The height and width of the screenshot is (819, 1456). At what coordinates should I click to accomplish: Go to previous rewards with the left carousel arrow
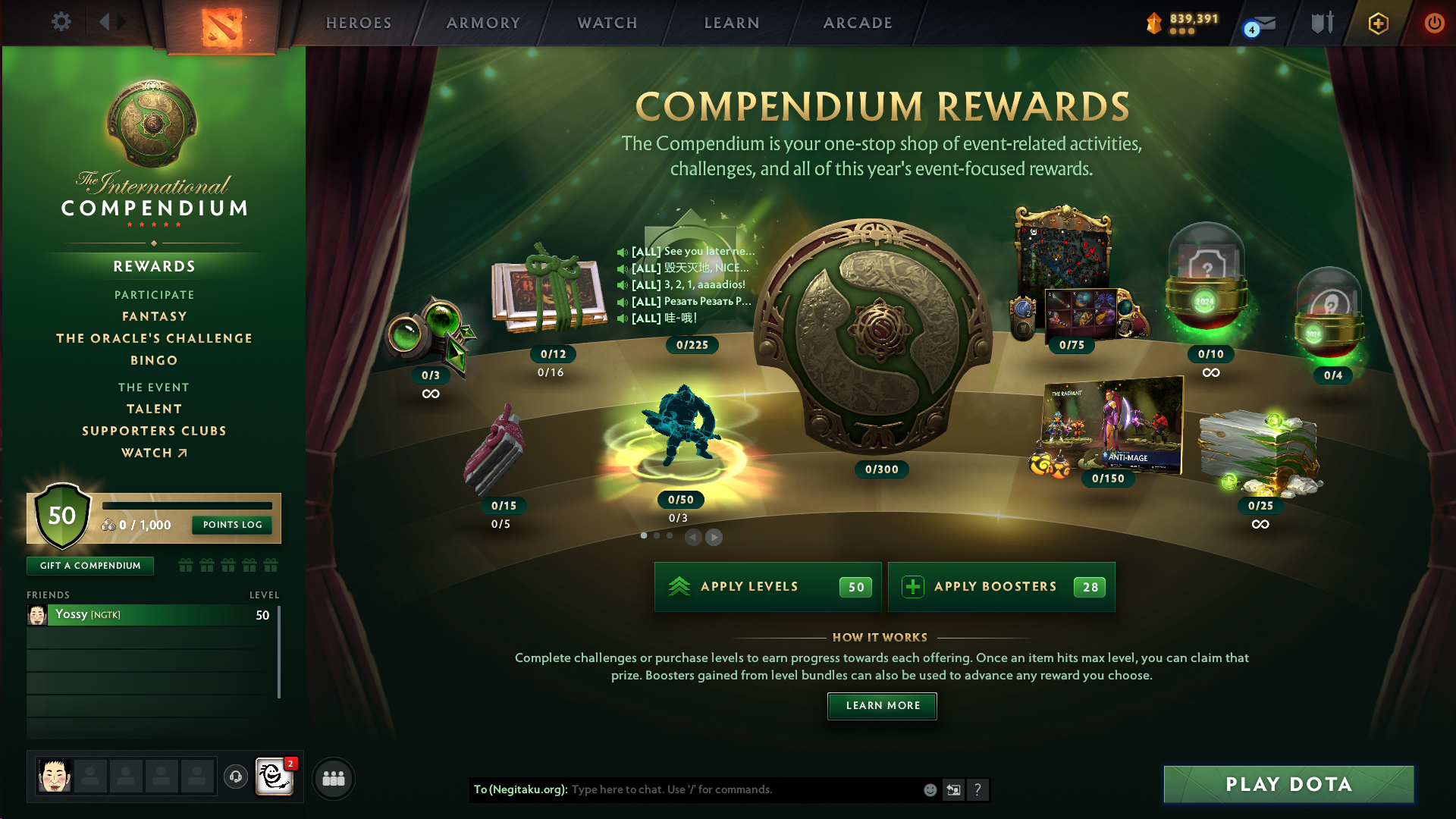tap(692, 537)
